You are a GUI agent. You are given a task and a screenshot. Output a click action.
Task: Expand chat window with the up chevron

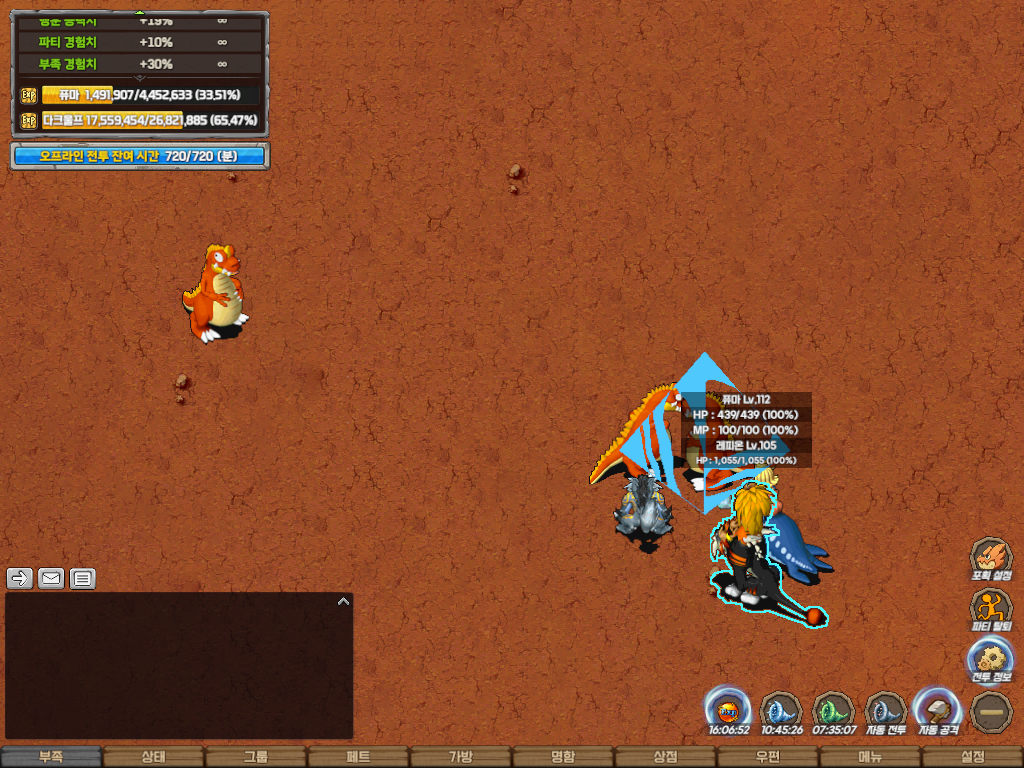point(343,602)
